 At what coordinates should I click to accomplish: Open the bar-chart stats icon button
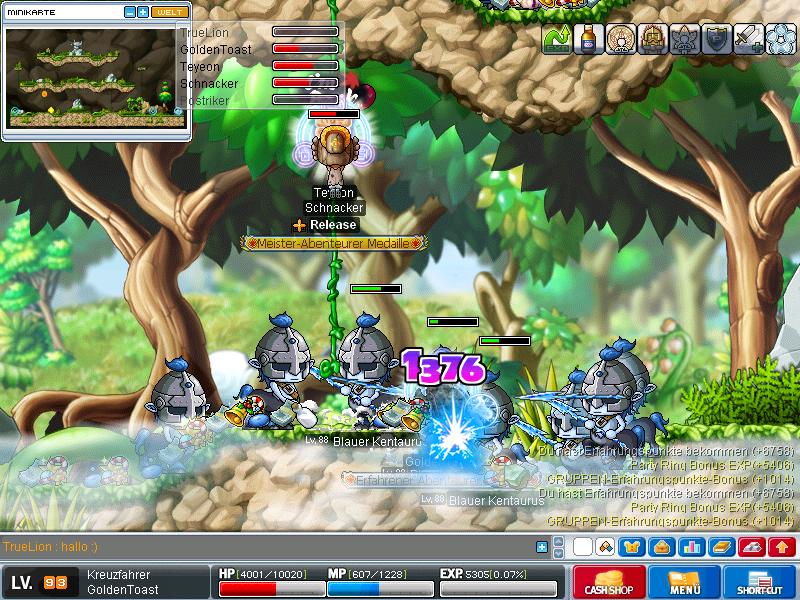click(691, 547)
